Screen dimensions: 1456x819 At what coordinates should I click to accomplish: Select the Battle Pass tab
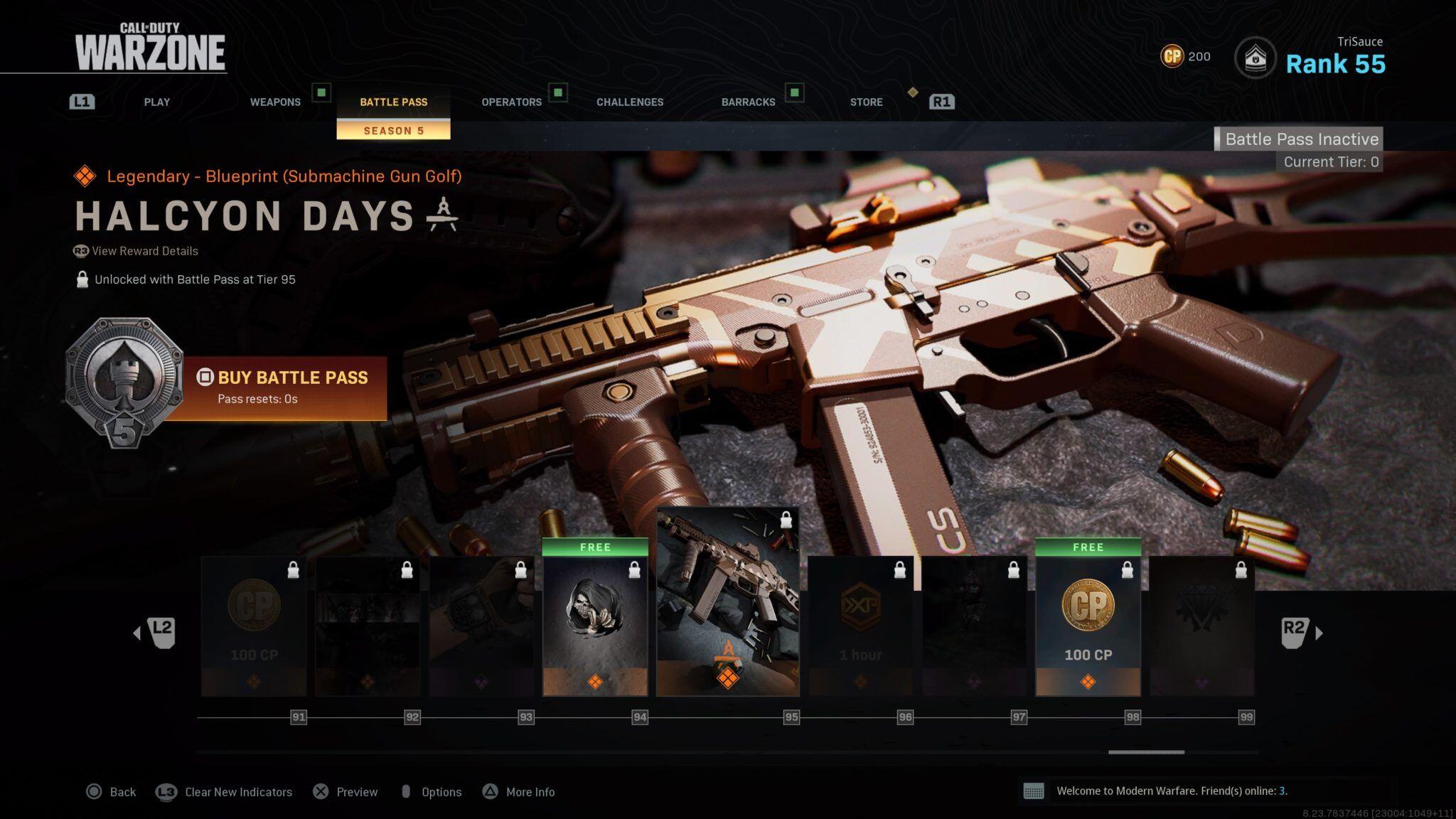(393, 102)
